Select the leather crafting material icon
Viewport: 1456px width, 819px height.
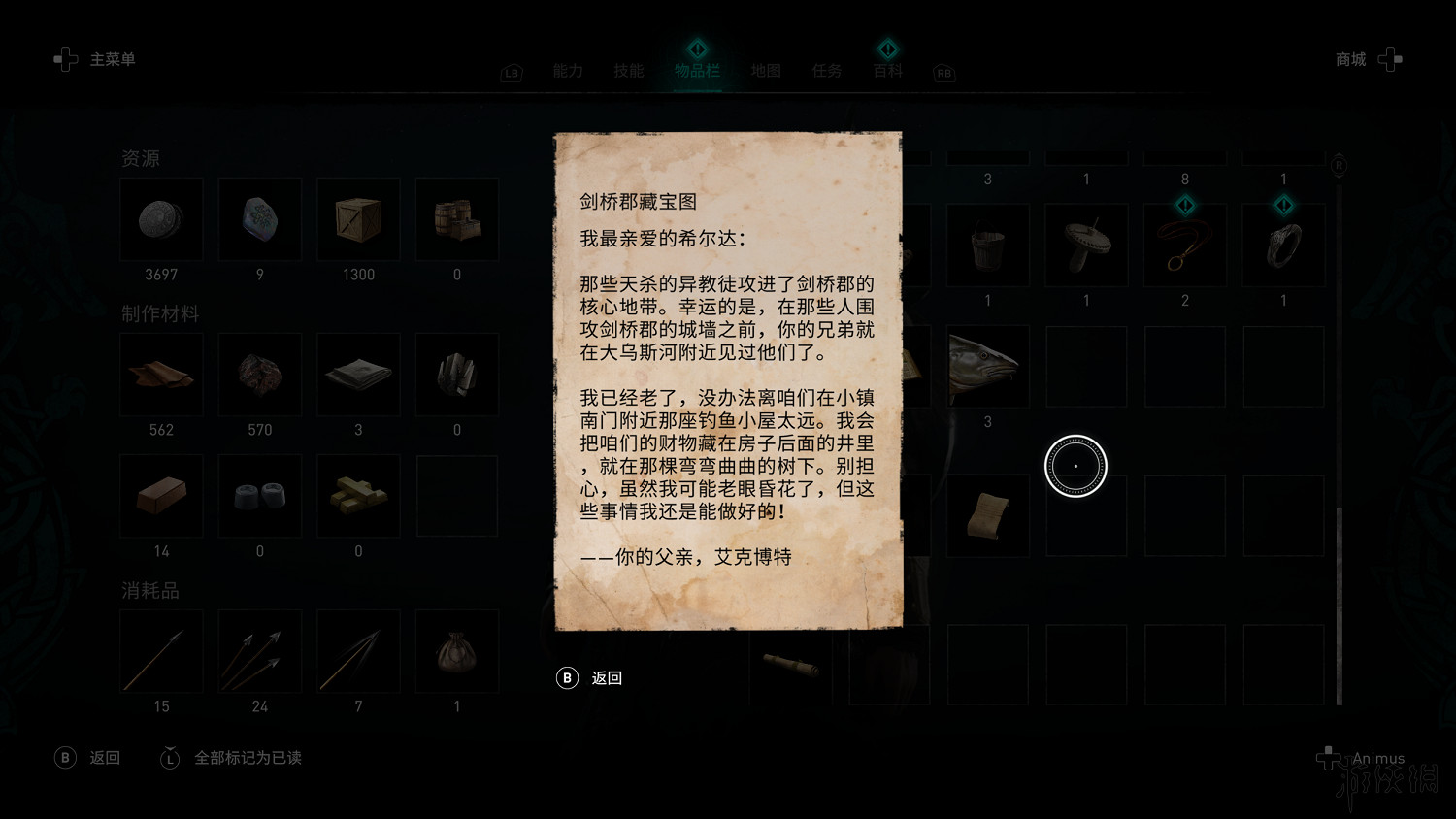tap(161, 375)
